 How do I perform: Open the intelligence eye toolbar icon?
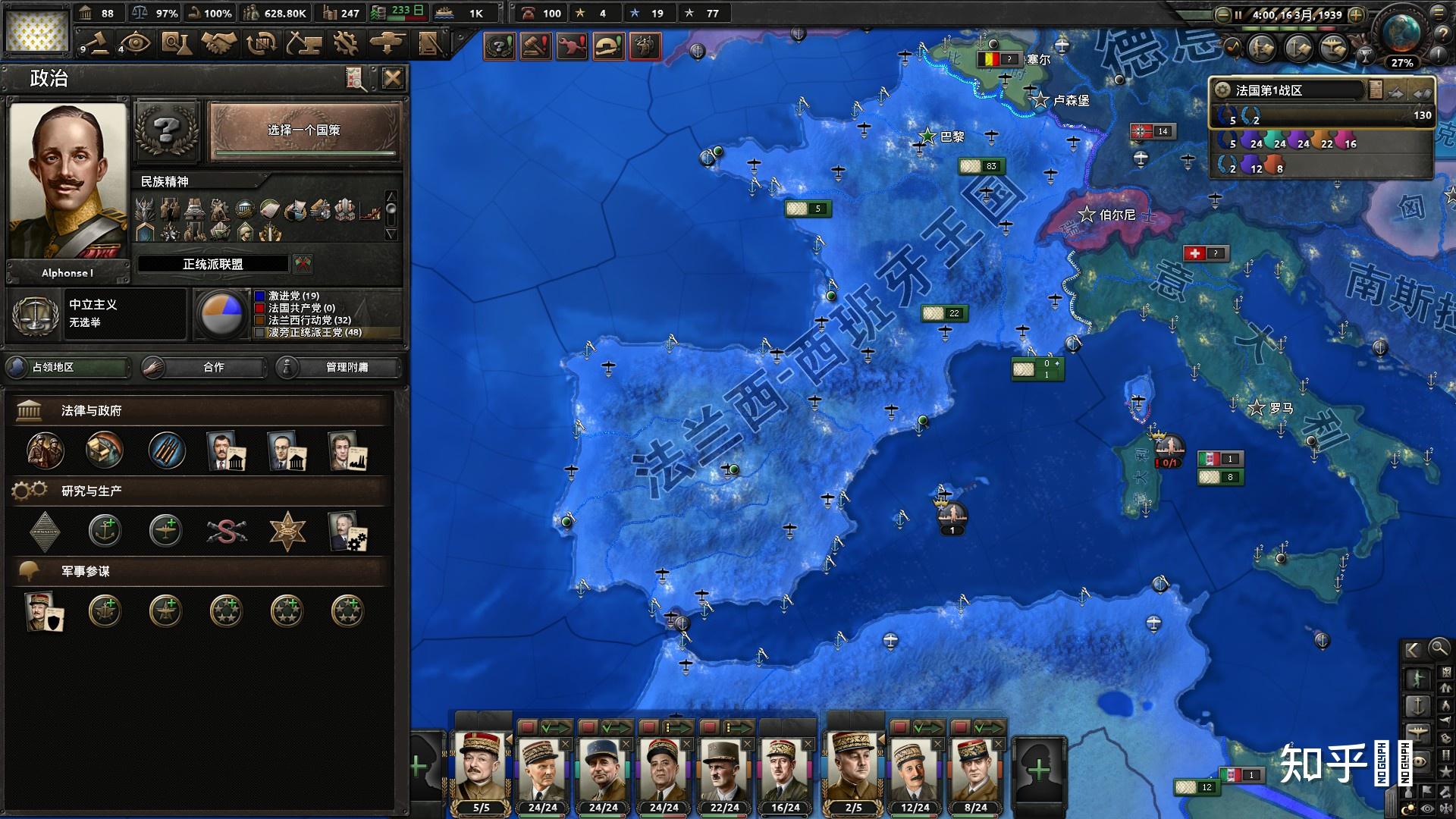coord(136,43)
